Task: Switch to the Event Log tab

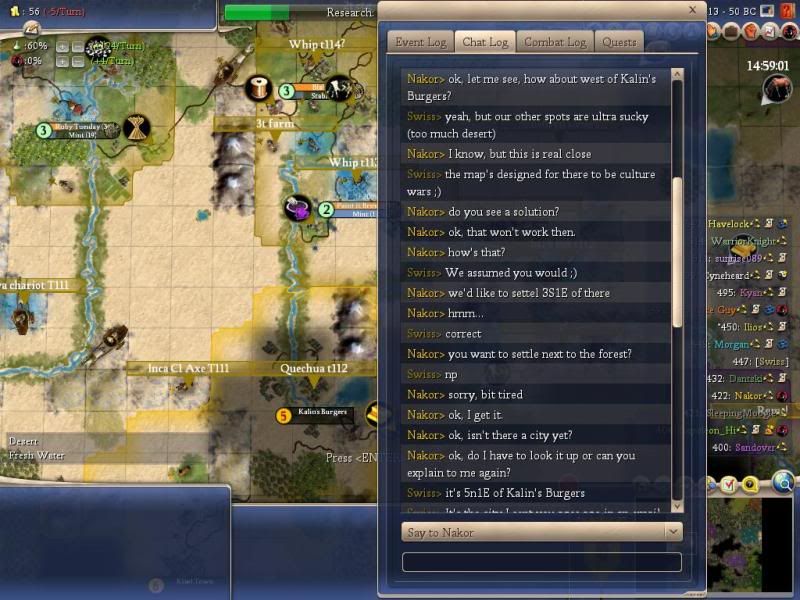Action: point(420,42)
